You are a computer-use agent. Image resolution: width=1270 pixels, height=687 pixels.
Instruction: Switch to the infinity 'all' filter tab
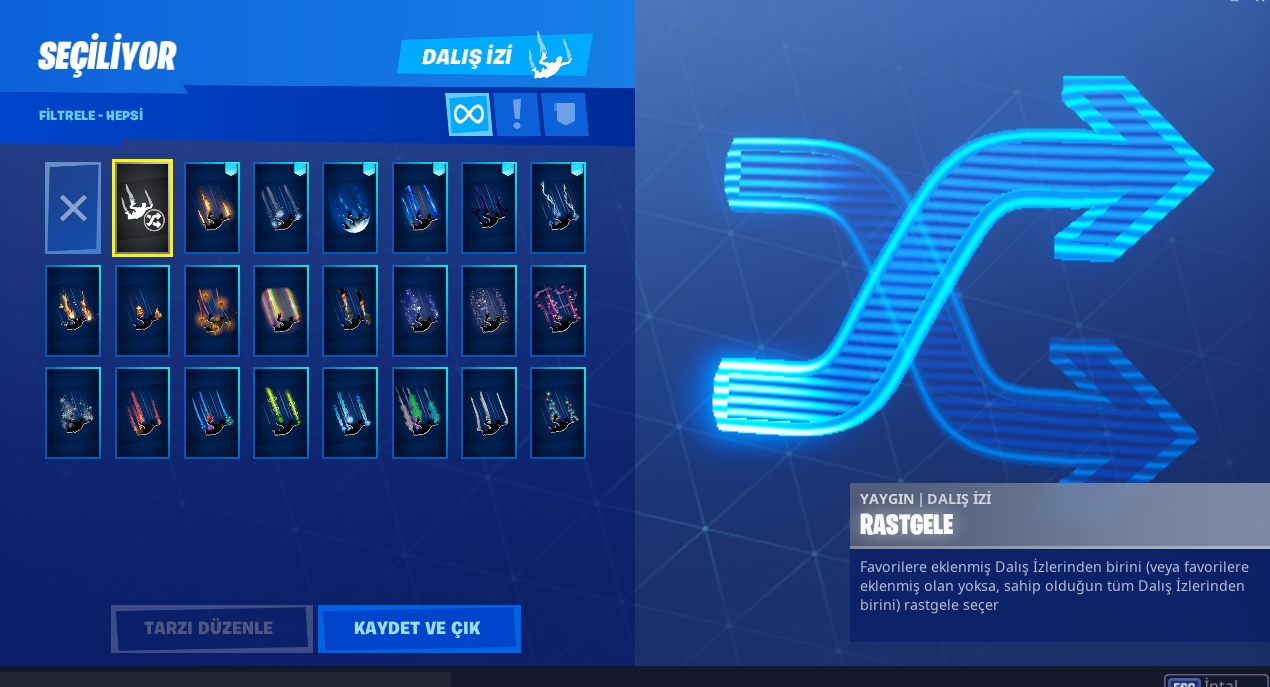tap(468, 114)
